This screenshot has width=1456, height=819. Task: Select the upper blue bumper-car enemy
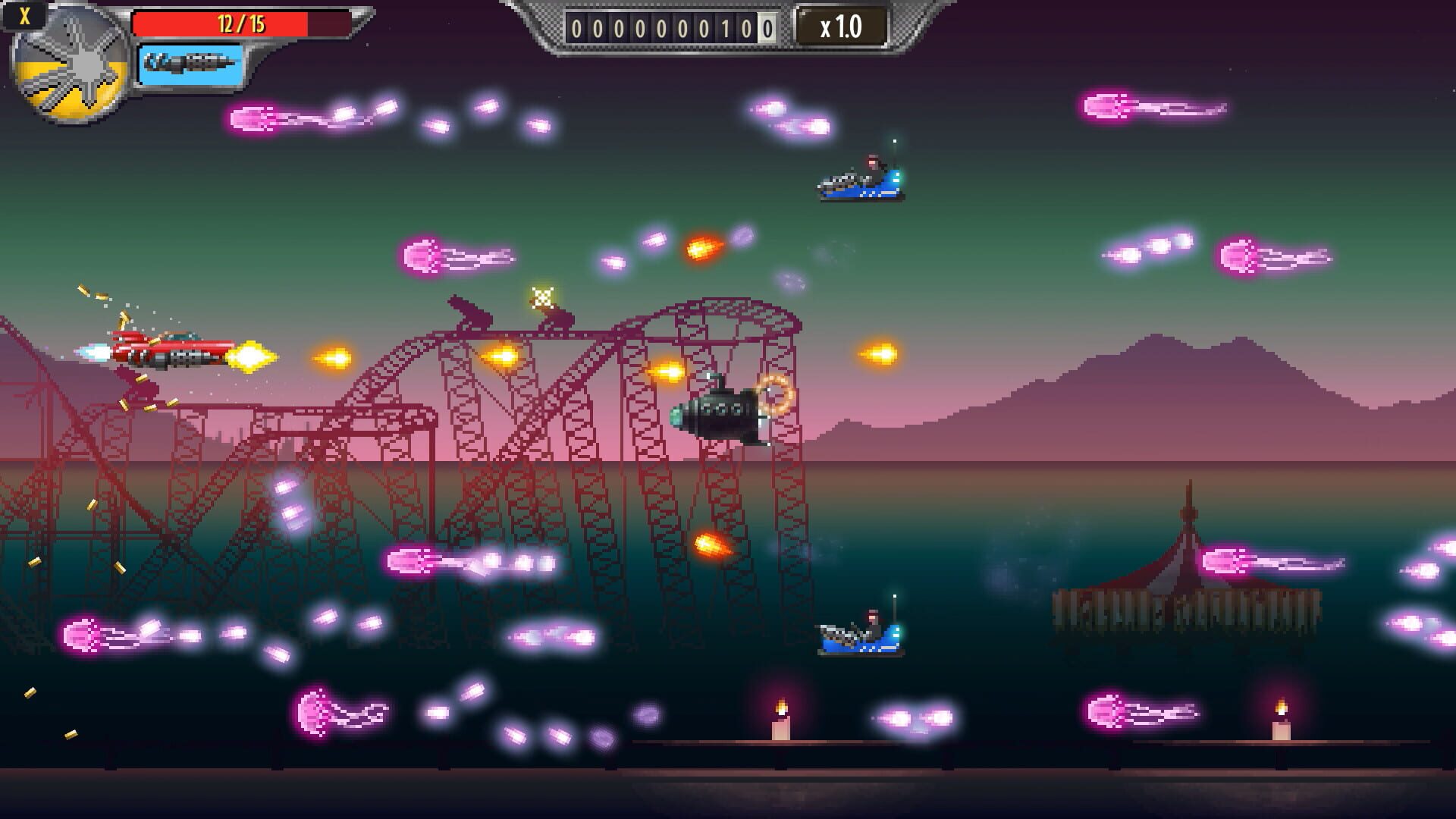pos(861,184)
